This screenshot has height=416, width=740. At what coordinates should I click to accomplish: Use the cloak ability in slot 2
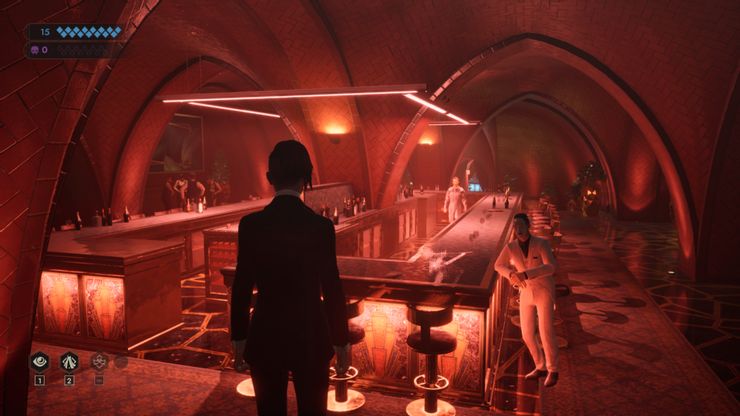tap(70, 362)
